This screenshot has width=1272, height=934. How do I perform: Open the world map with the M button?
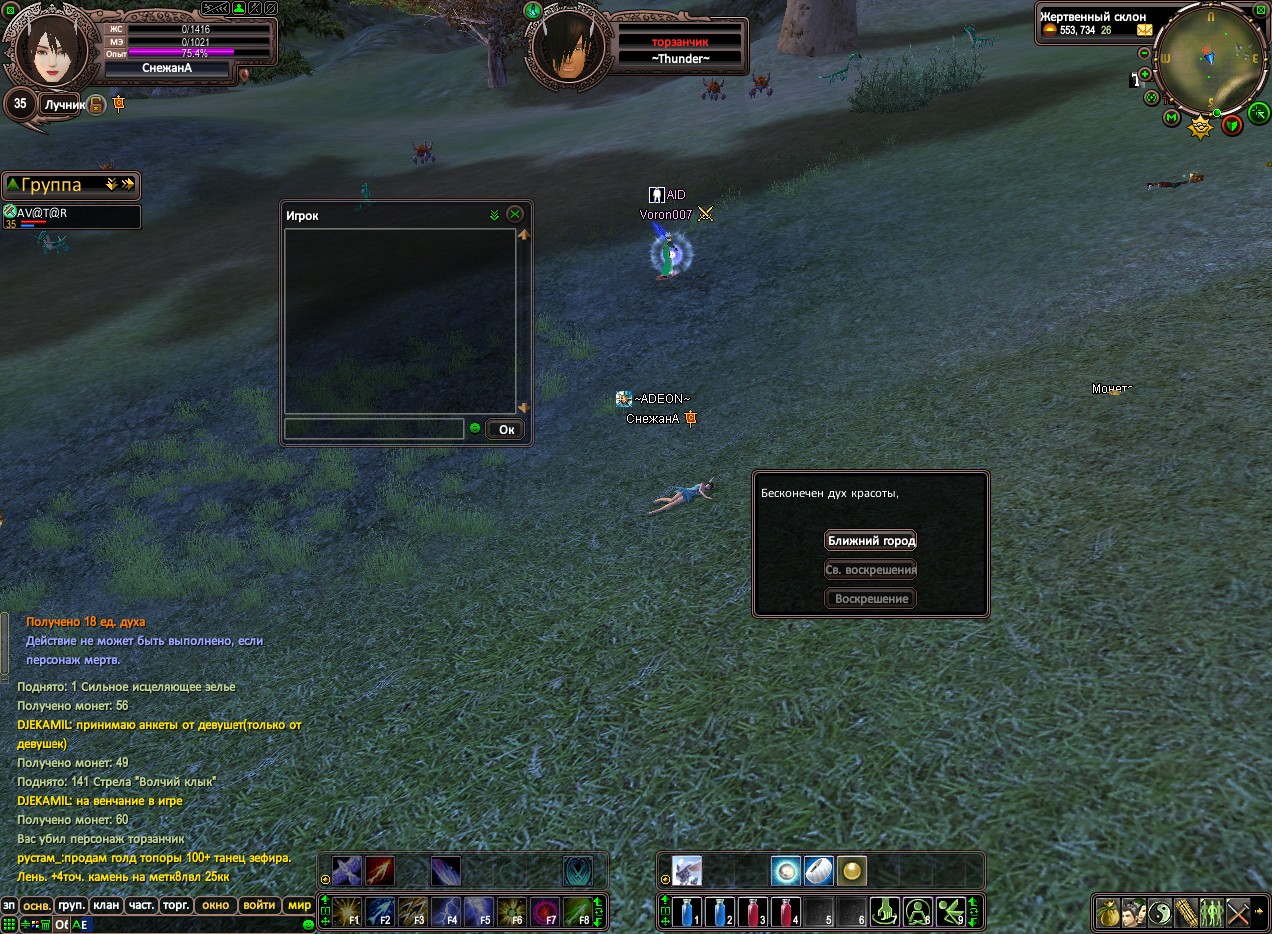[x=1172, y=118]
